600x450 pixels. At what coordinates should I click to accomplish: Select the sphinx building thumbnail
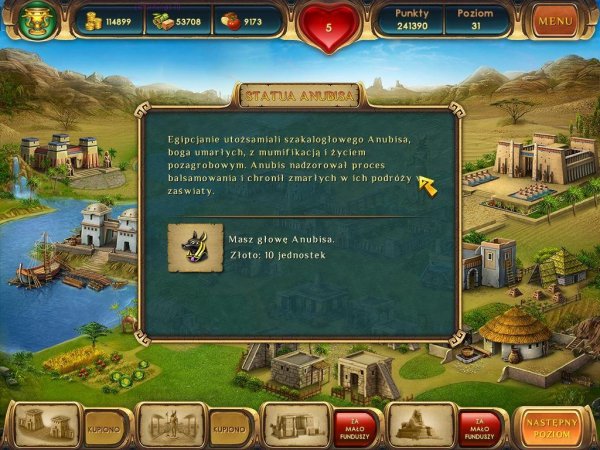[x=420, y=425]
